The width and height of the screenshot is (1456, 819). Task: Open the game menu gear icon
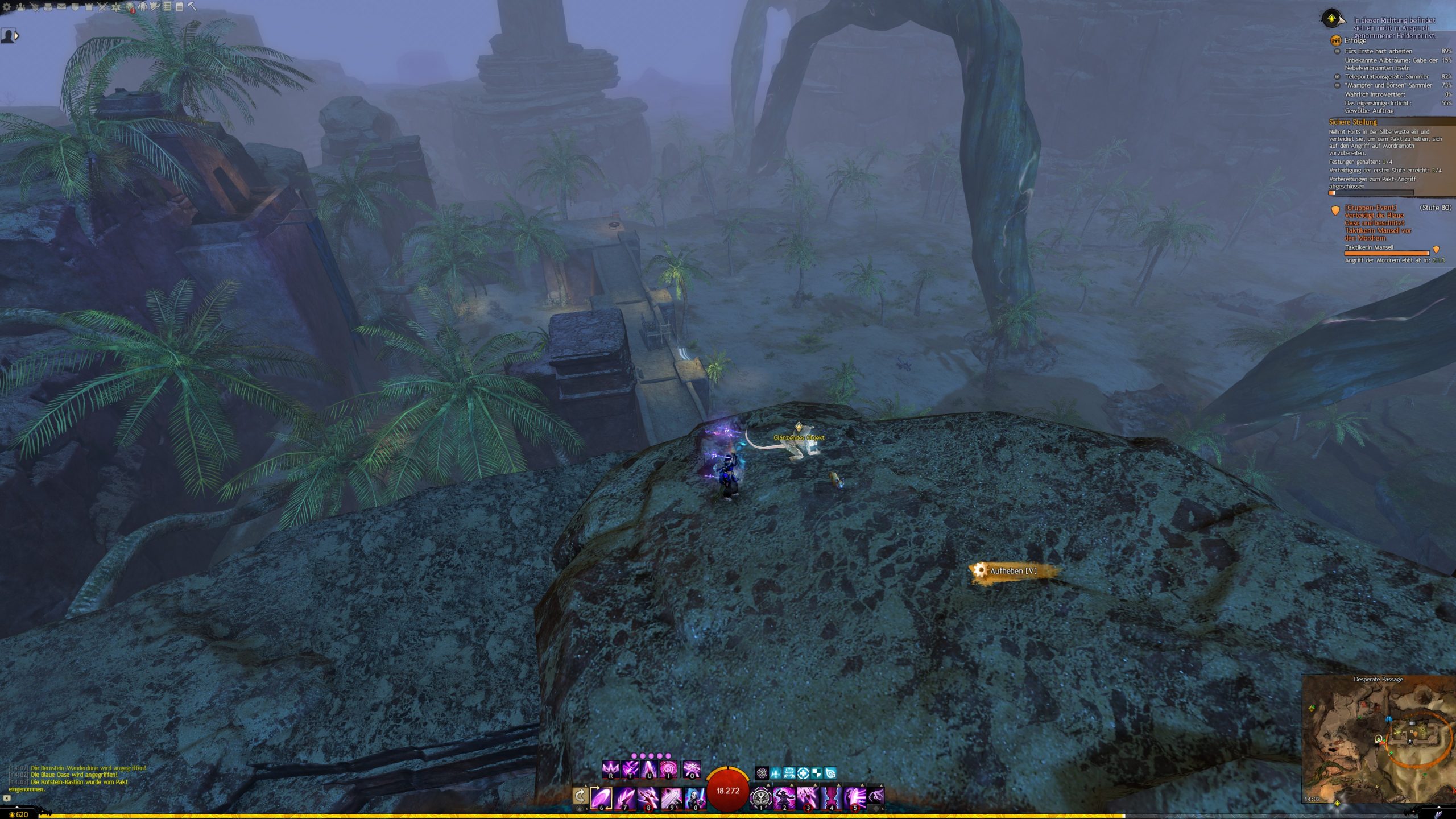(x=7, y=7)
